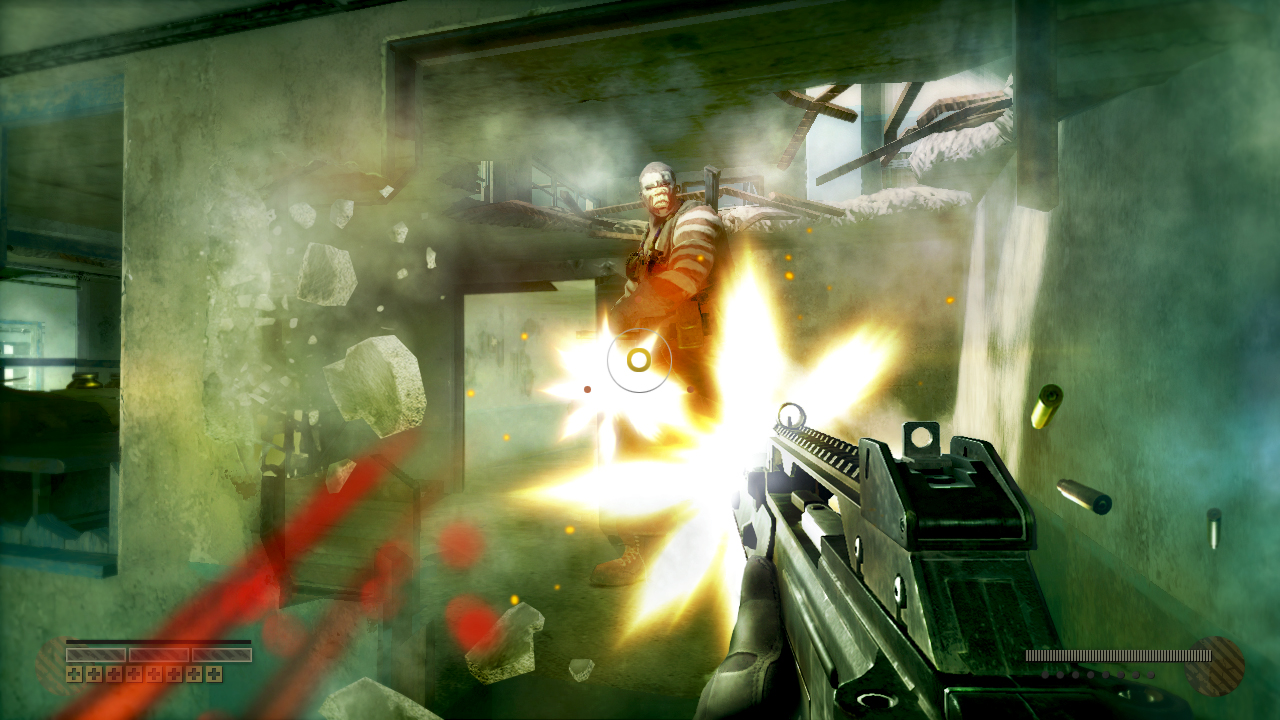Click the first medkit cross icon
1280x720 pixels.
pos(74,674)
